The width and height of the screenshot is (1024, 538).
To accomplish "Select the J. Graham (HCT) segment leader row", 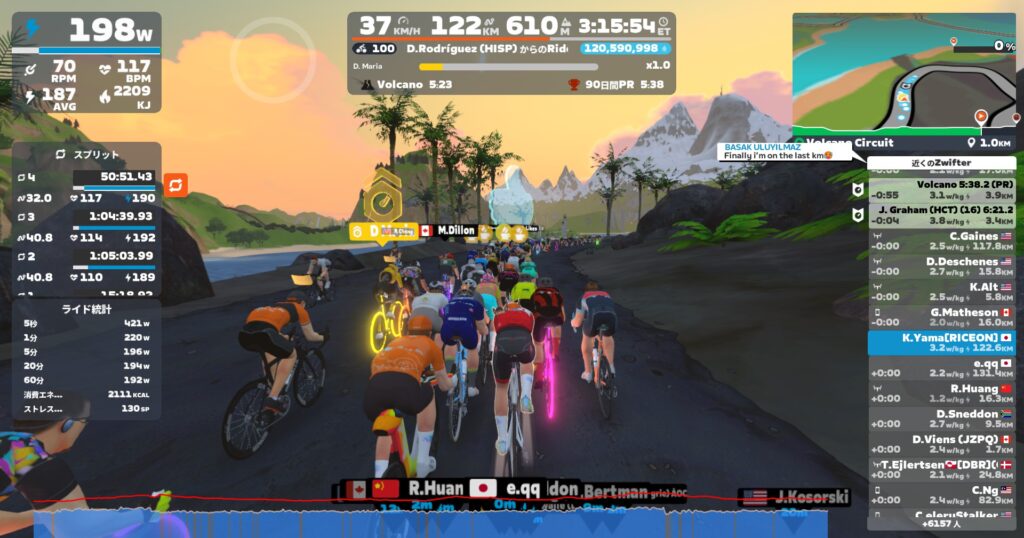I will click(940, 214).
